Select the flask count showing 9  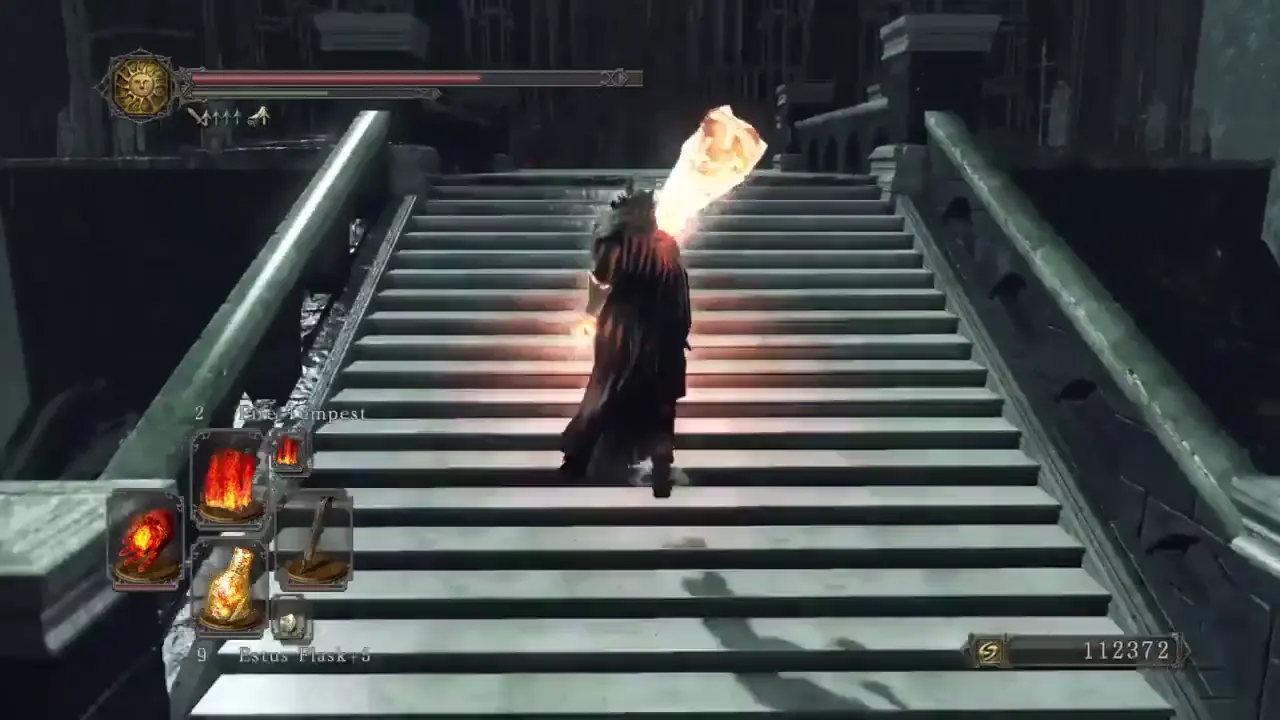[202, 655]
